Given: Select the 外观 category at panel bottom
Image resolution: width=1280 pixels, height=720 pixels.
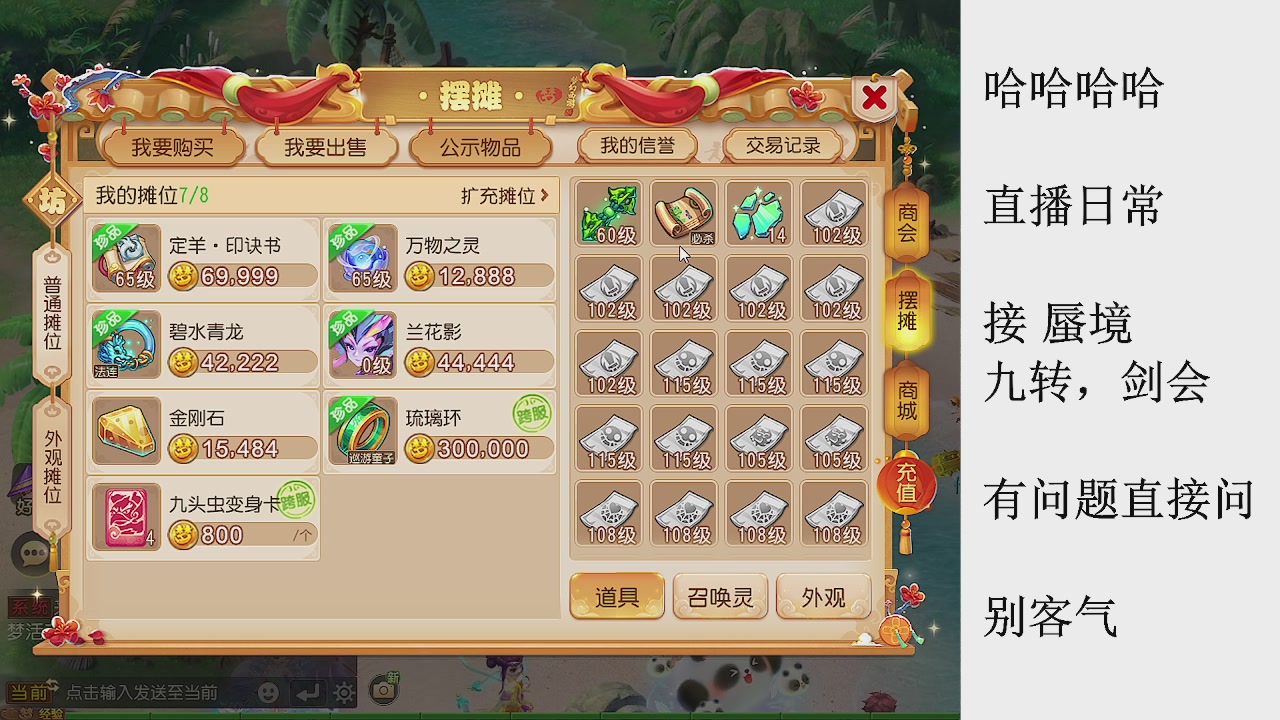Looking at the screenshot, I should pos(823,596).
